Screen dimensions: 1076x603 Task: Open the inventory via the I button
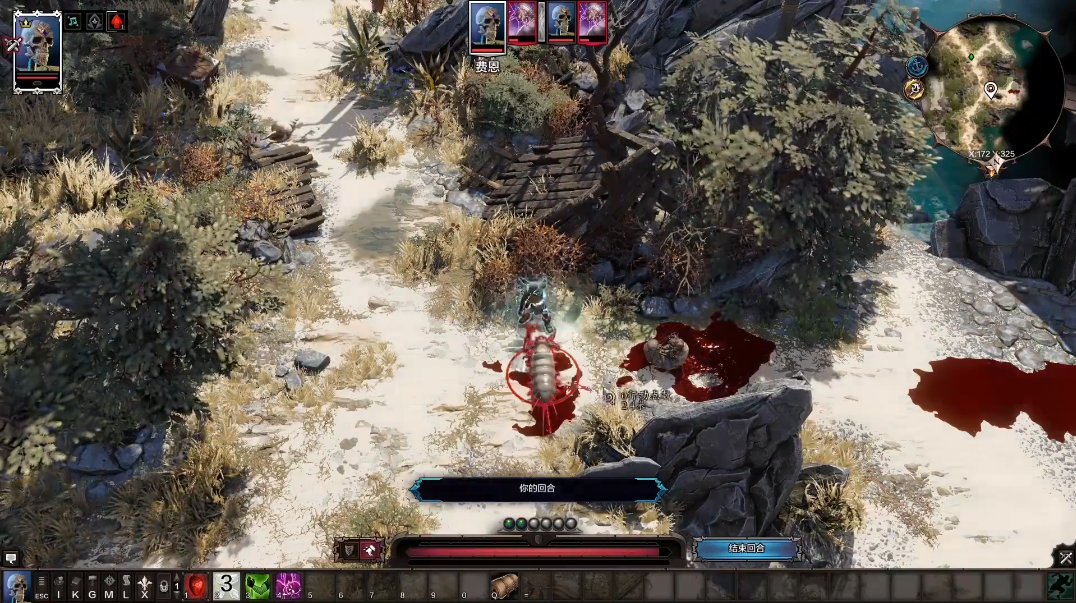coord(58,586)
